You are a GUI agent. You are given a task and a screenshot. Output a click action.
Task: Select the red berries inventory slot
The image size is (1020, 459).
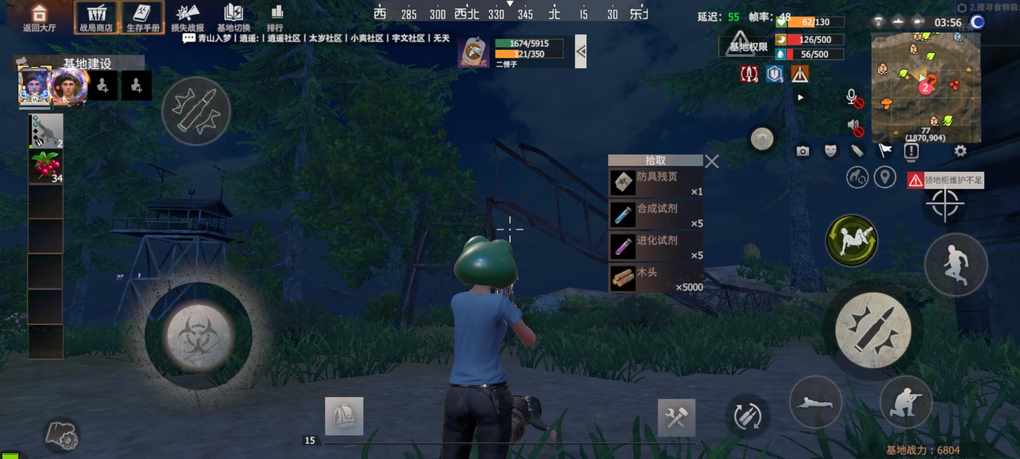point(45,167)
